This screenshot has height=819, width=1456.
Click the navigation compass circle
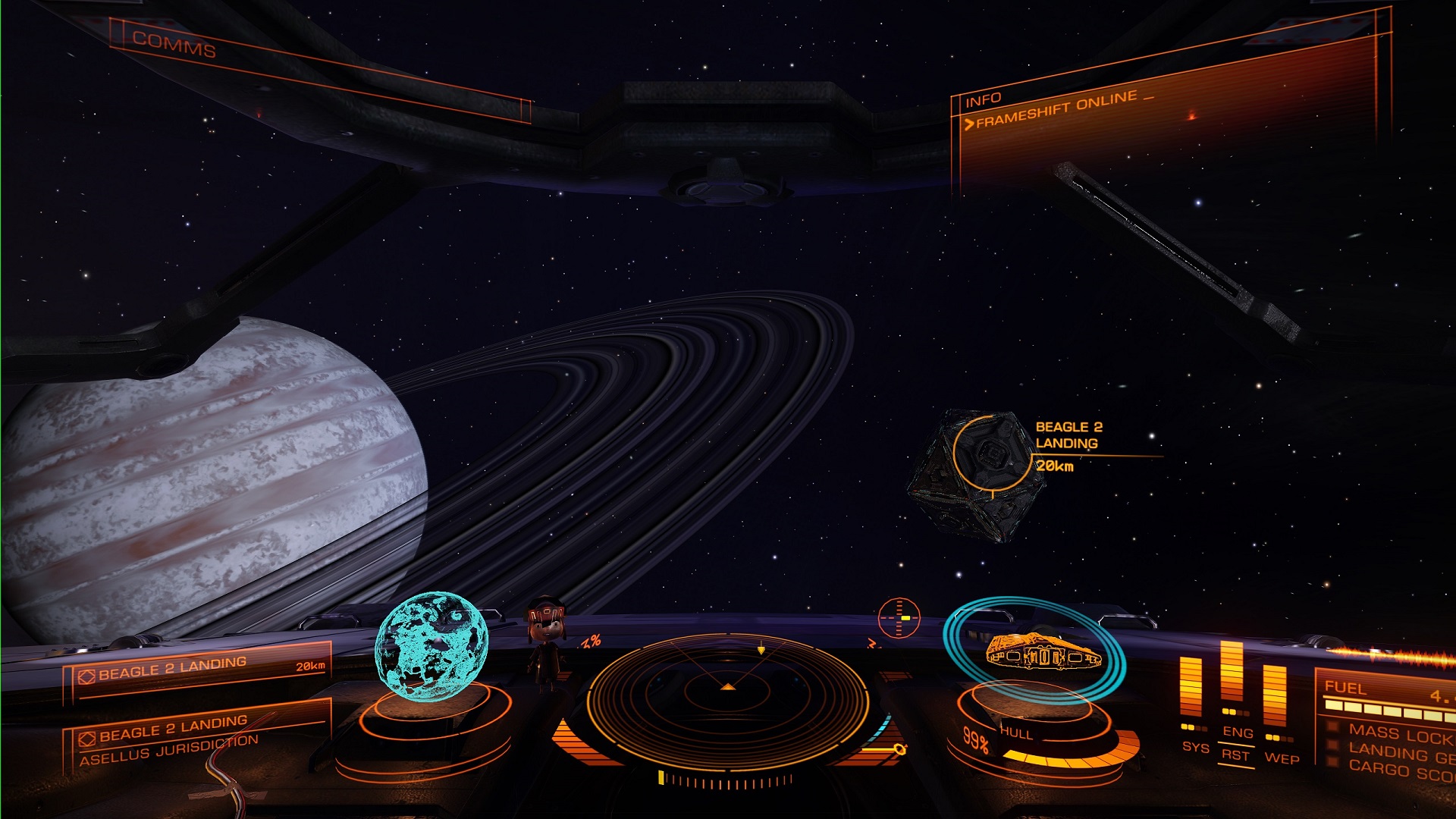coord(899,618)
